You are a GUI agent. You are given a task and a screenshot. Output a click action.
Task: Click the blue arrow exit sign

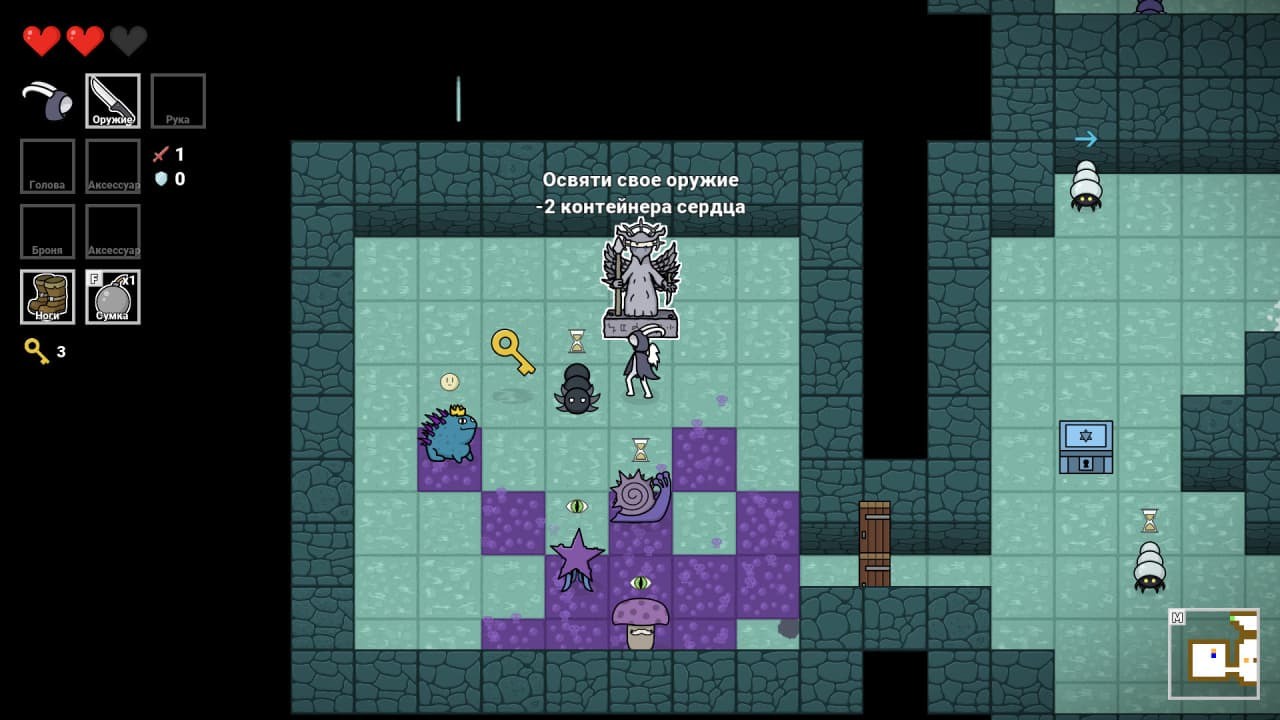coord(1086,139)
